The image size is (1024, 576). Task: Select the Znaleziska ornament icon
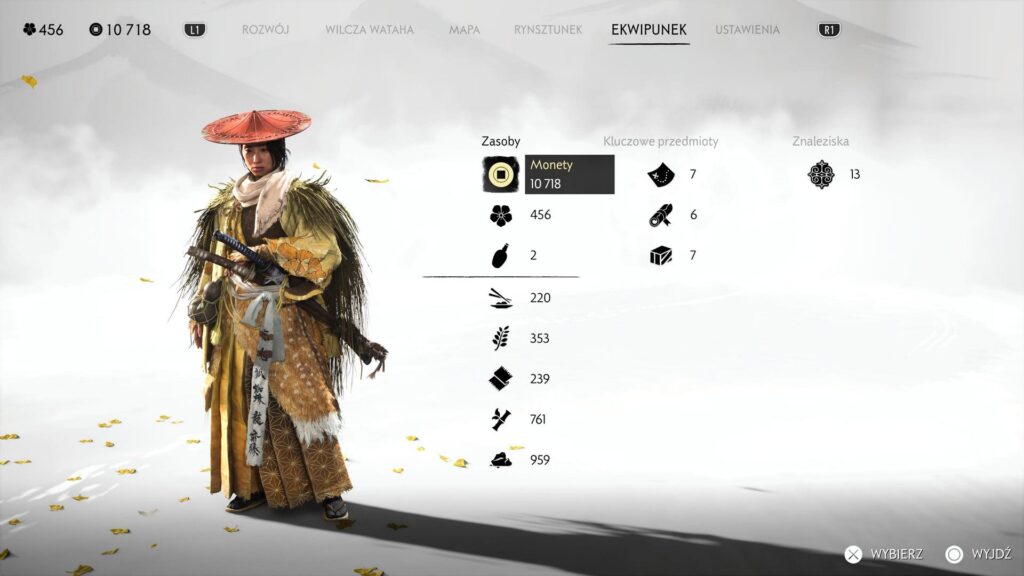pos(821,175)
